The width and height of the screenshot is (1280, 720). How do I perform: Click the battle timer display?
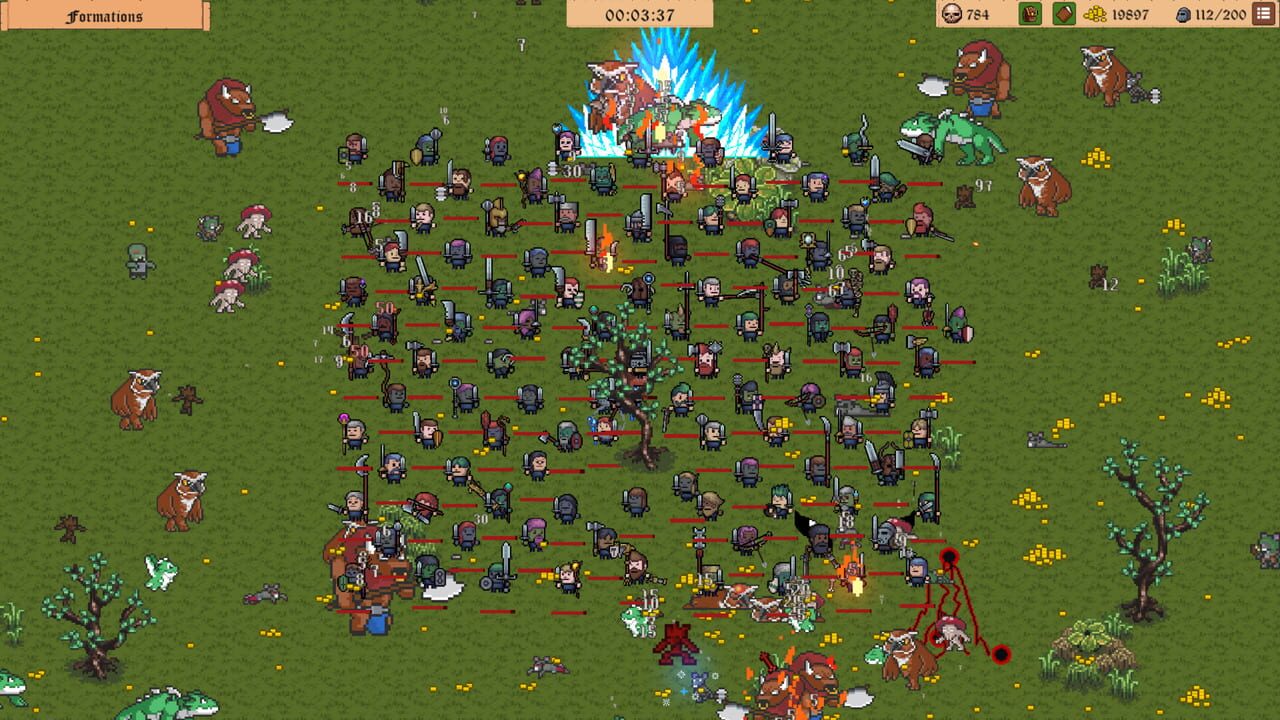coord(640,12)
